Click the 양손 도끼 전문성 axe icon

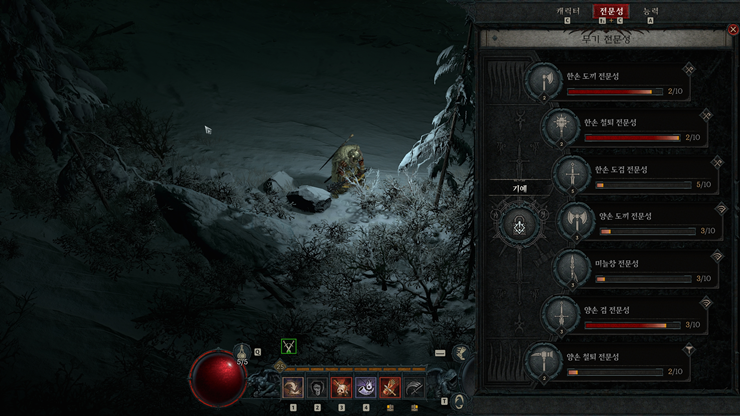(x=575, y=221)
